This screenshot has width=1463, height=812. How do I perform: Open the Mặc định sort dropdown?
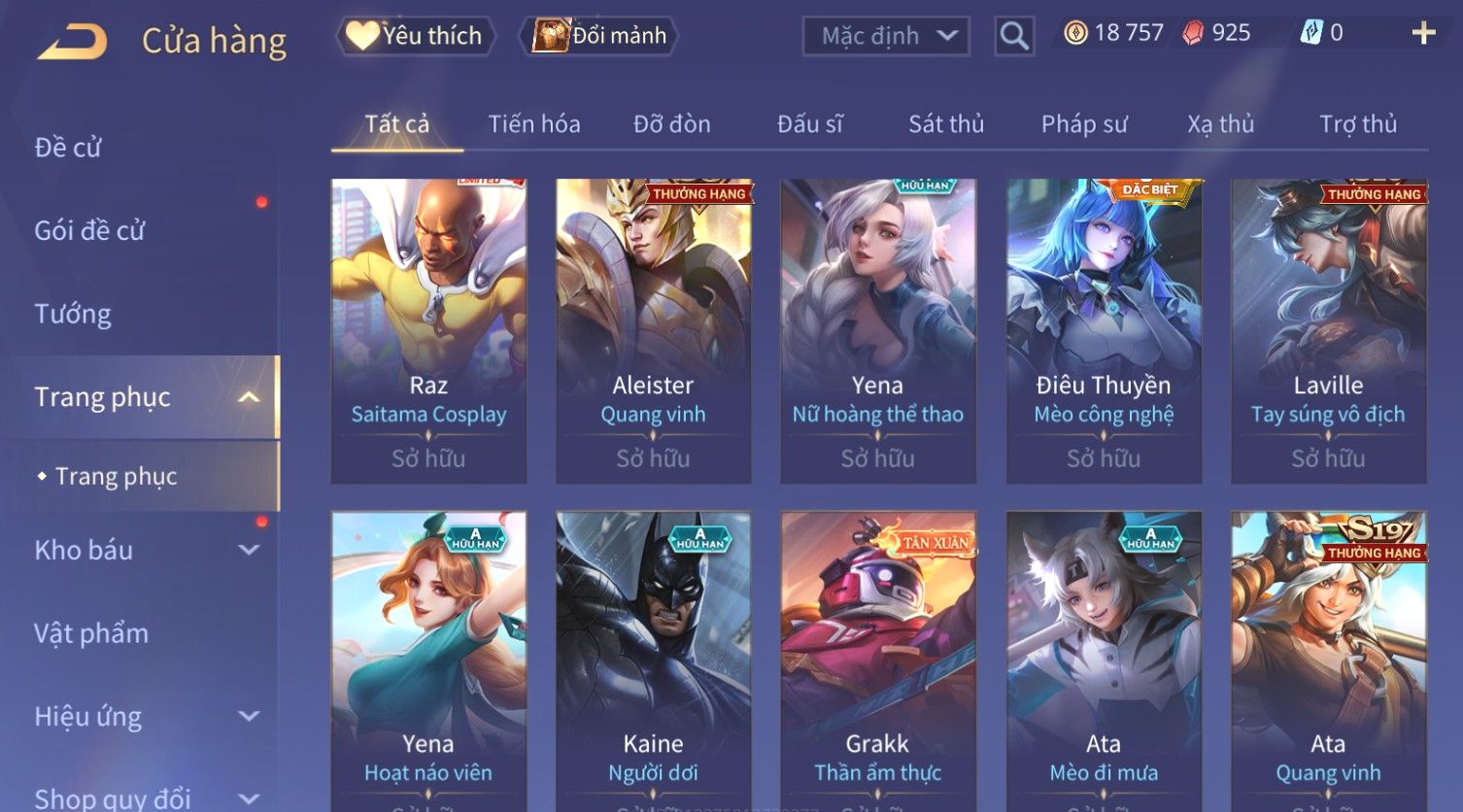point(886,37)
